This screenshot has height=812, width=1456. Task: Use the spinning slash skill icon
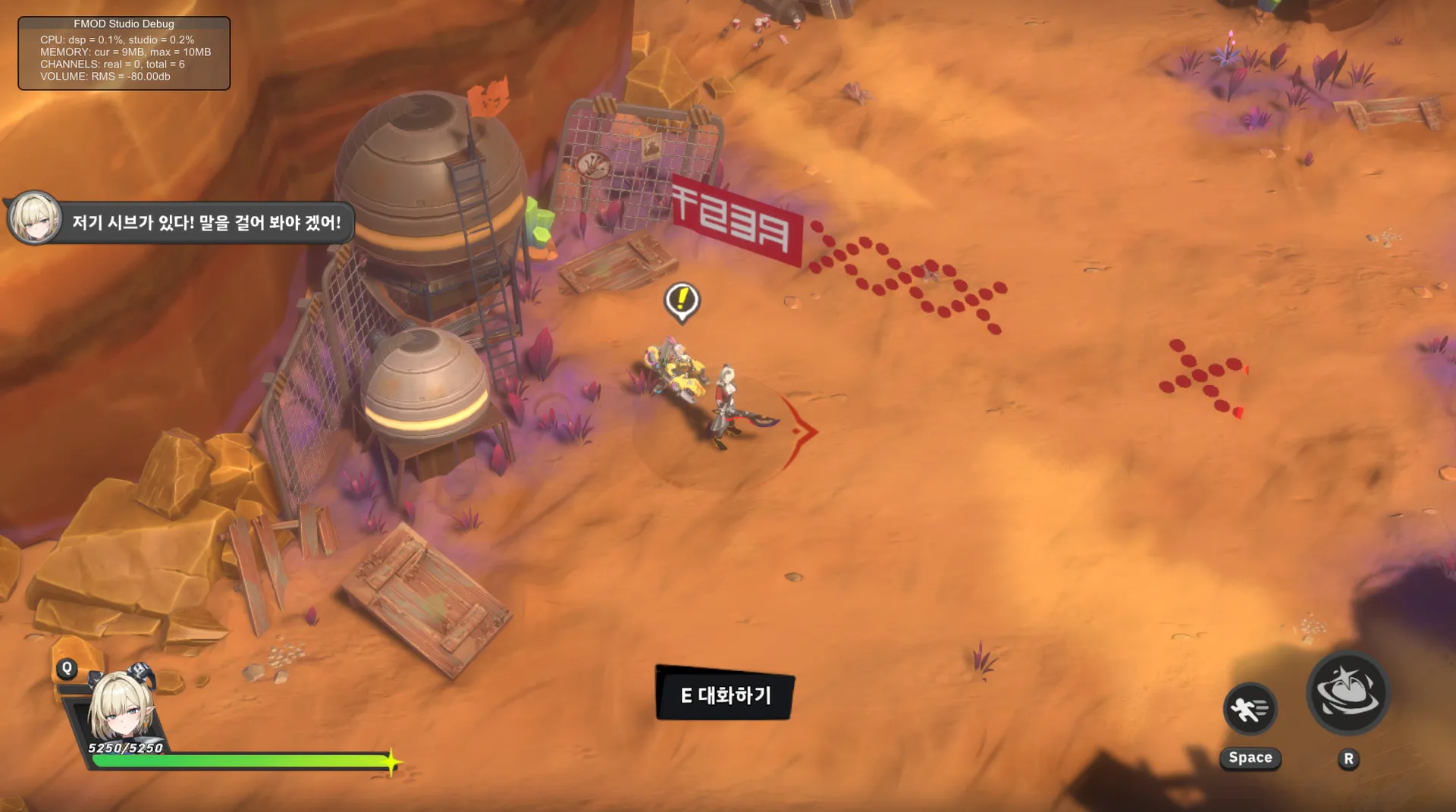(x=1348, y=692)
